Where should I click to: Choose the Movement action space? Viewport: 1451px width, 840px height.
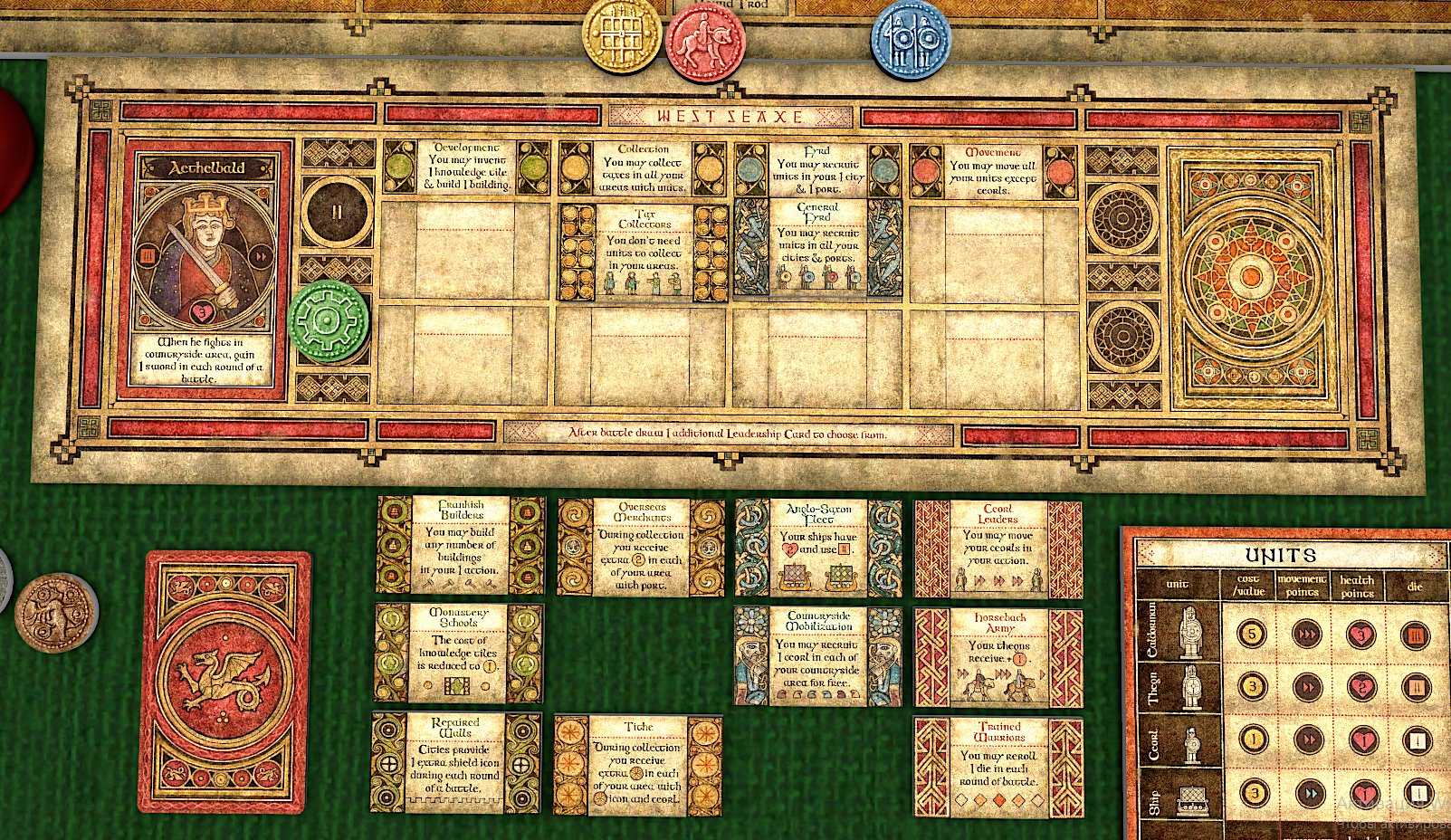(993, 171)
